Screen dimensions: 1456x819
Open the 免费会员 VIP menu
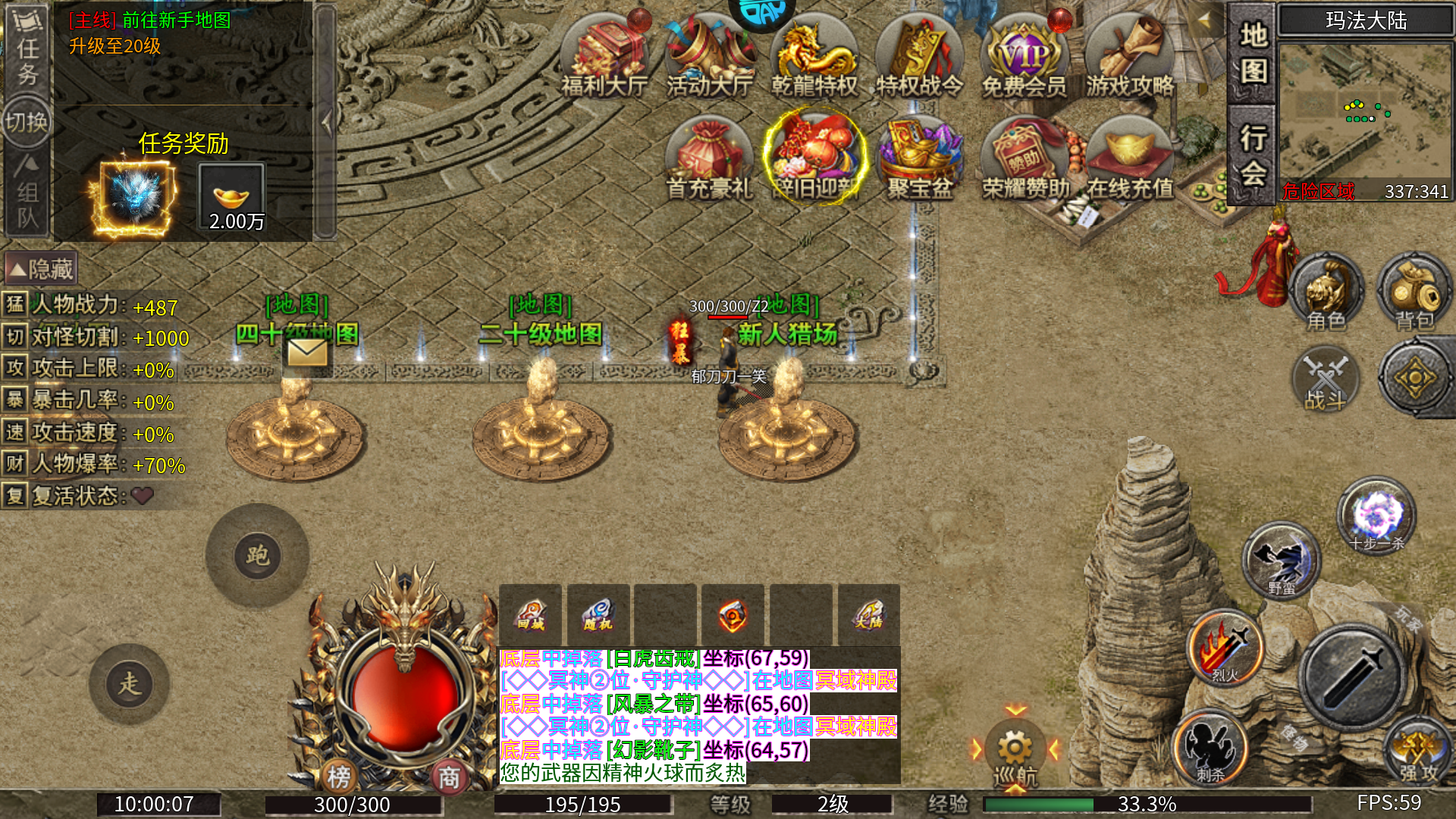pyautogui.click(x=1024, y=57)
